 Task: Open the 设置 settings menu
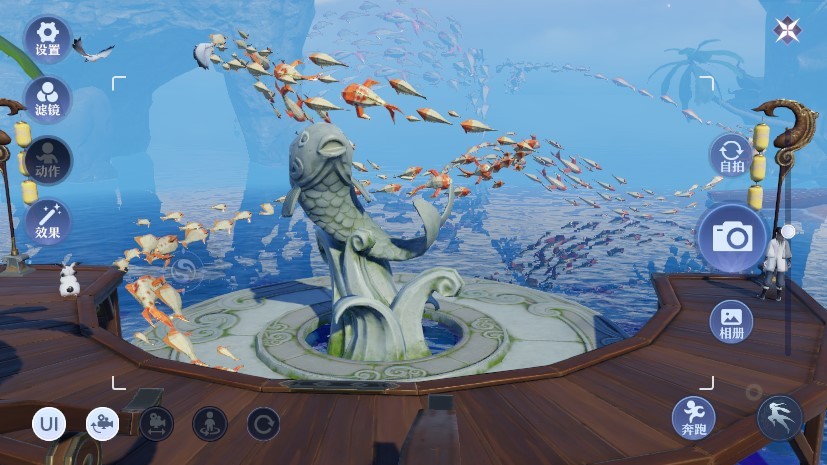point(48,39)
